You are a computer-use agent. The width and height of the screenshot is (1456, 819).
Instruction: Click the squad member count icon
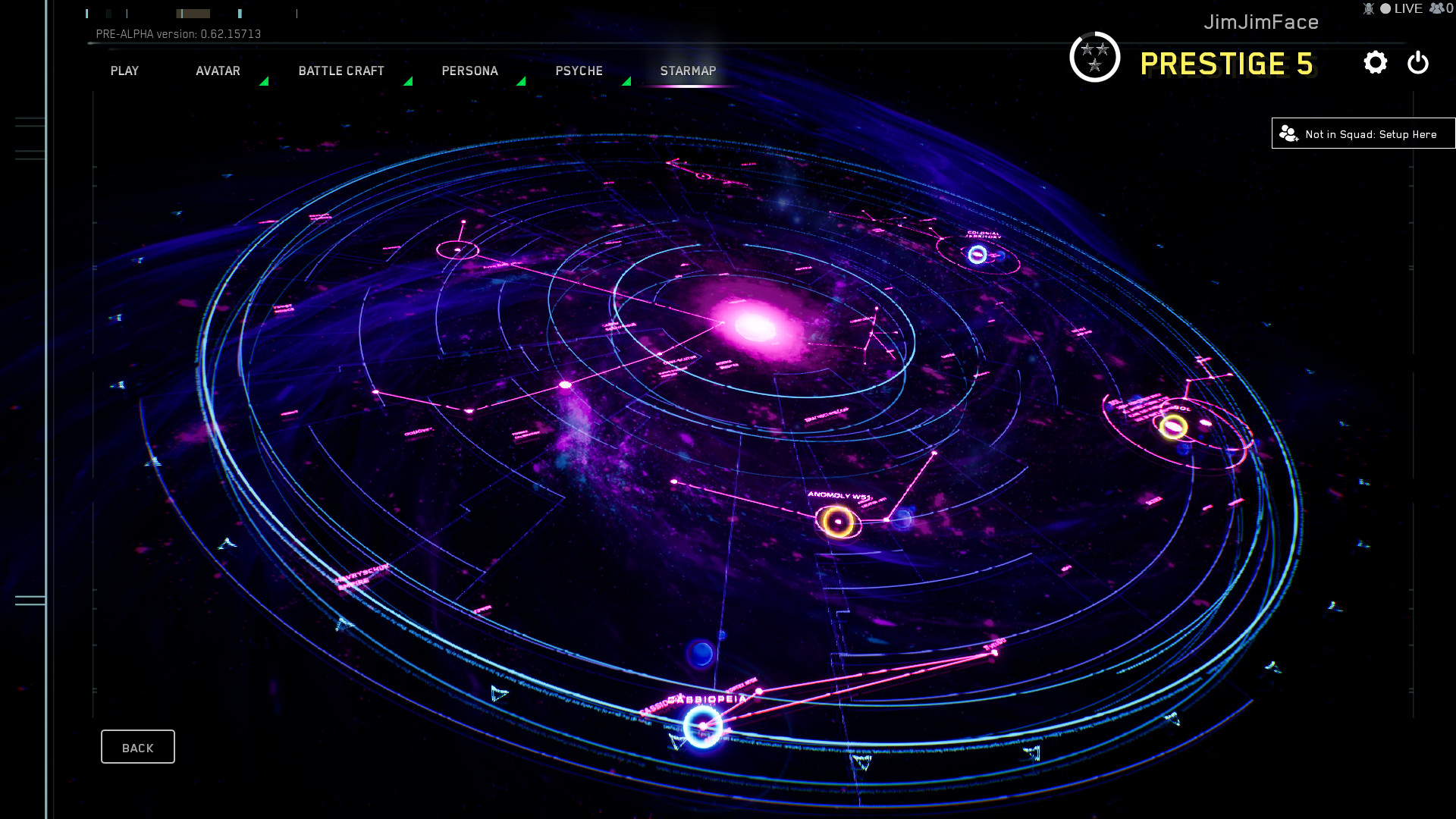point(1439,8)
